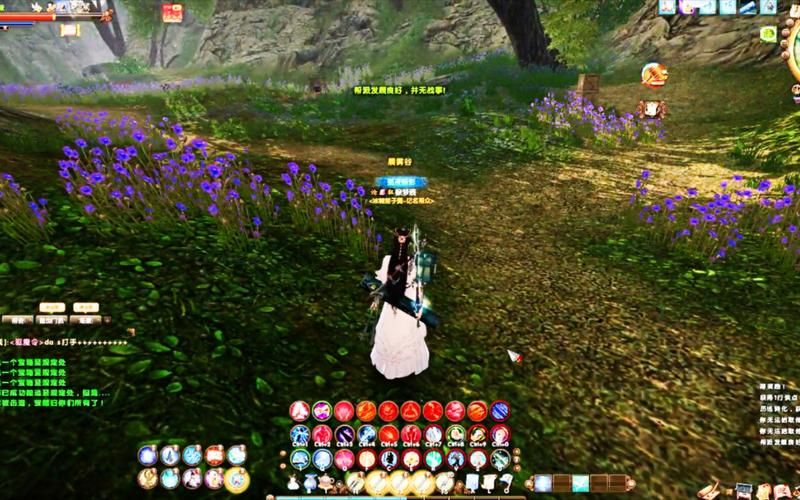Click the brown icon below the gavel
Viewport: 800px width, 500px height.
pyautogui.click(x=651, y=107)
